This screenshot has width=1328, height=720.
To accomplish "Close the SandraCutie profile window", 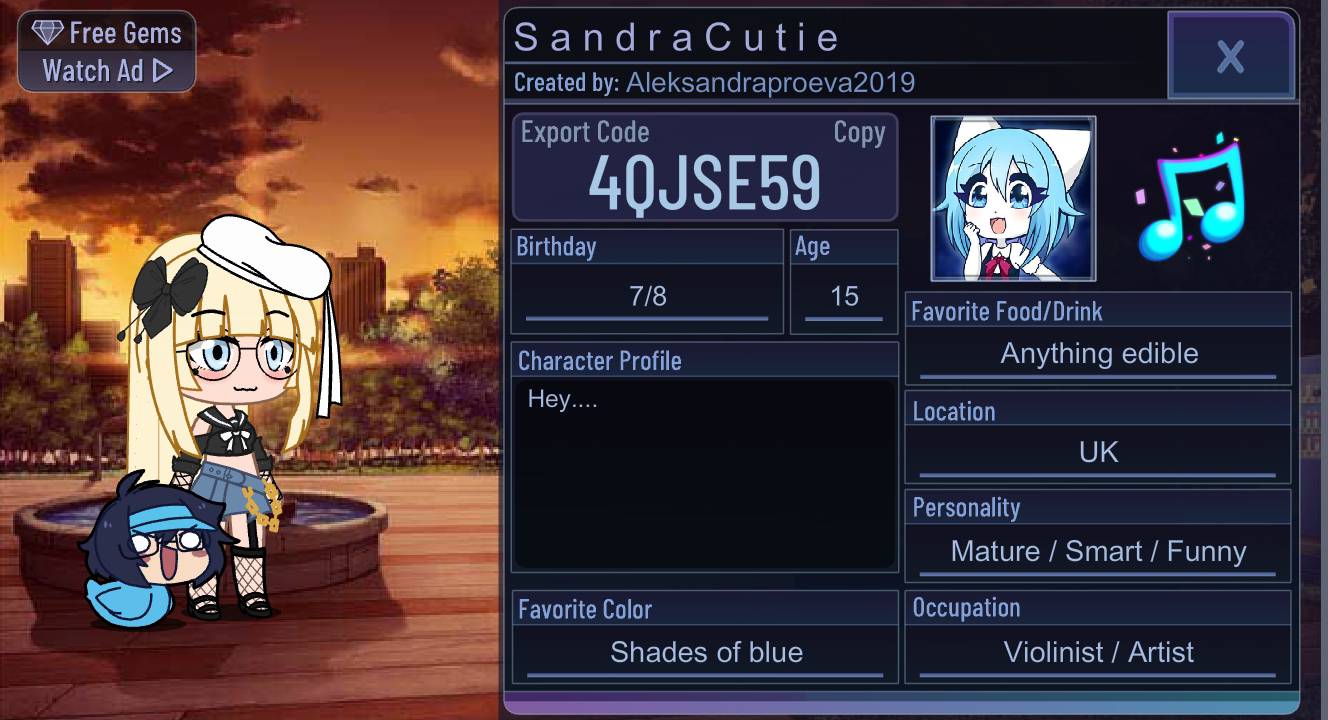I will [1231, 56].
